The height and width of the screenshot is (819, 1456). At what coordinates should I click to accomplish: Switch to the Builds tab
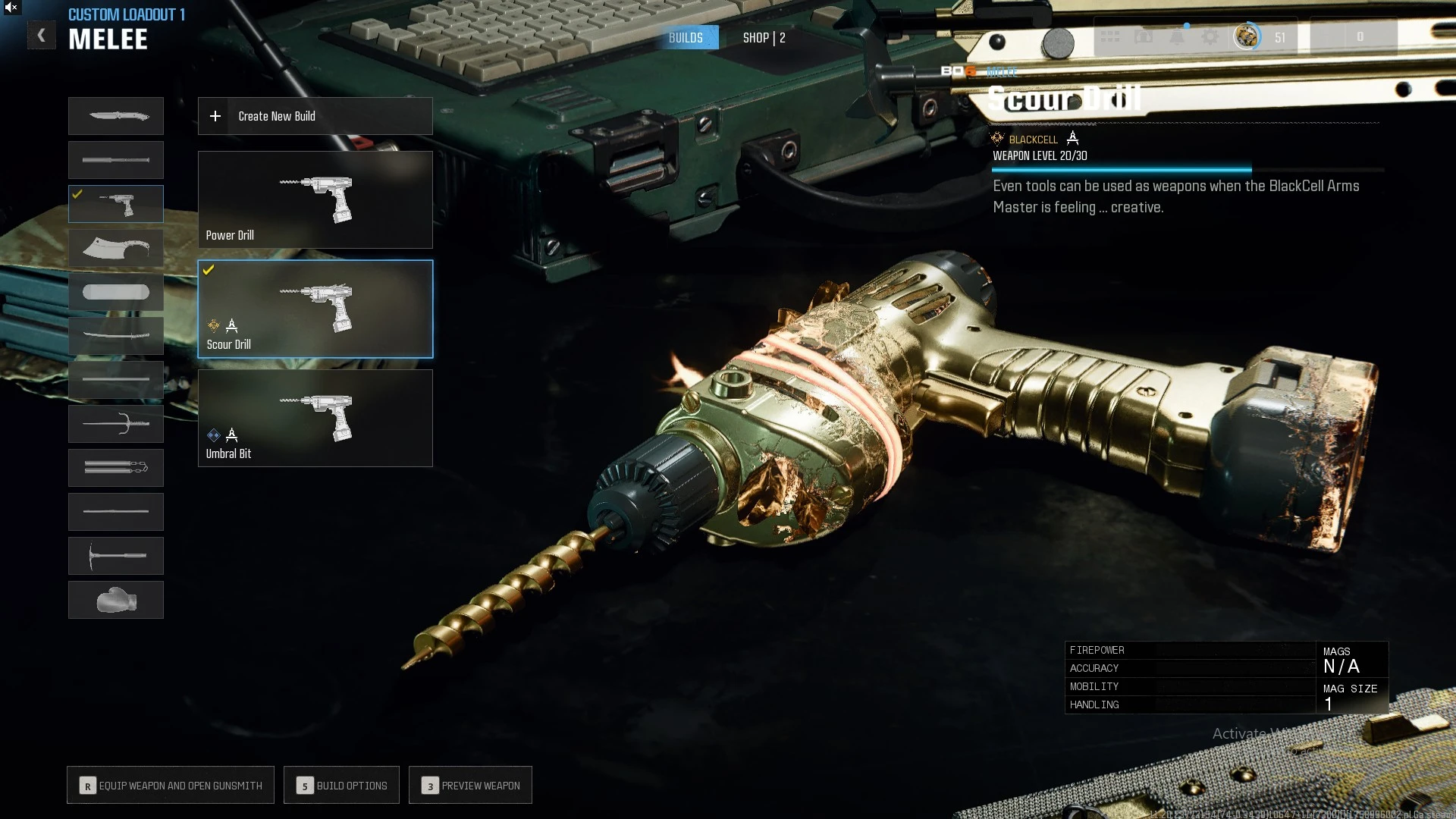click(x=686, y=38)
